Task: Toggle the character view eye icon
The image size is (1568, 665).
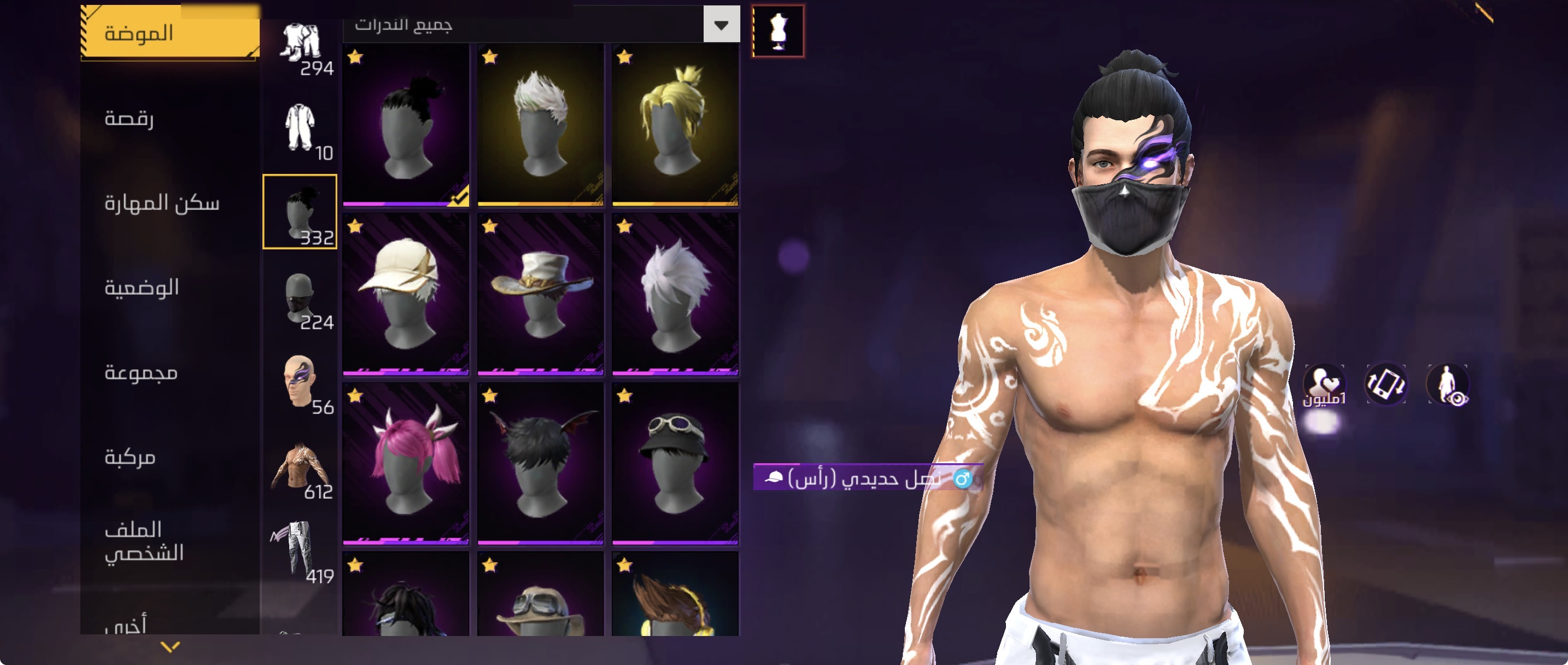Action: [1449, 385]
